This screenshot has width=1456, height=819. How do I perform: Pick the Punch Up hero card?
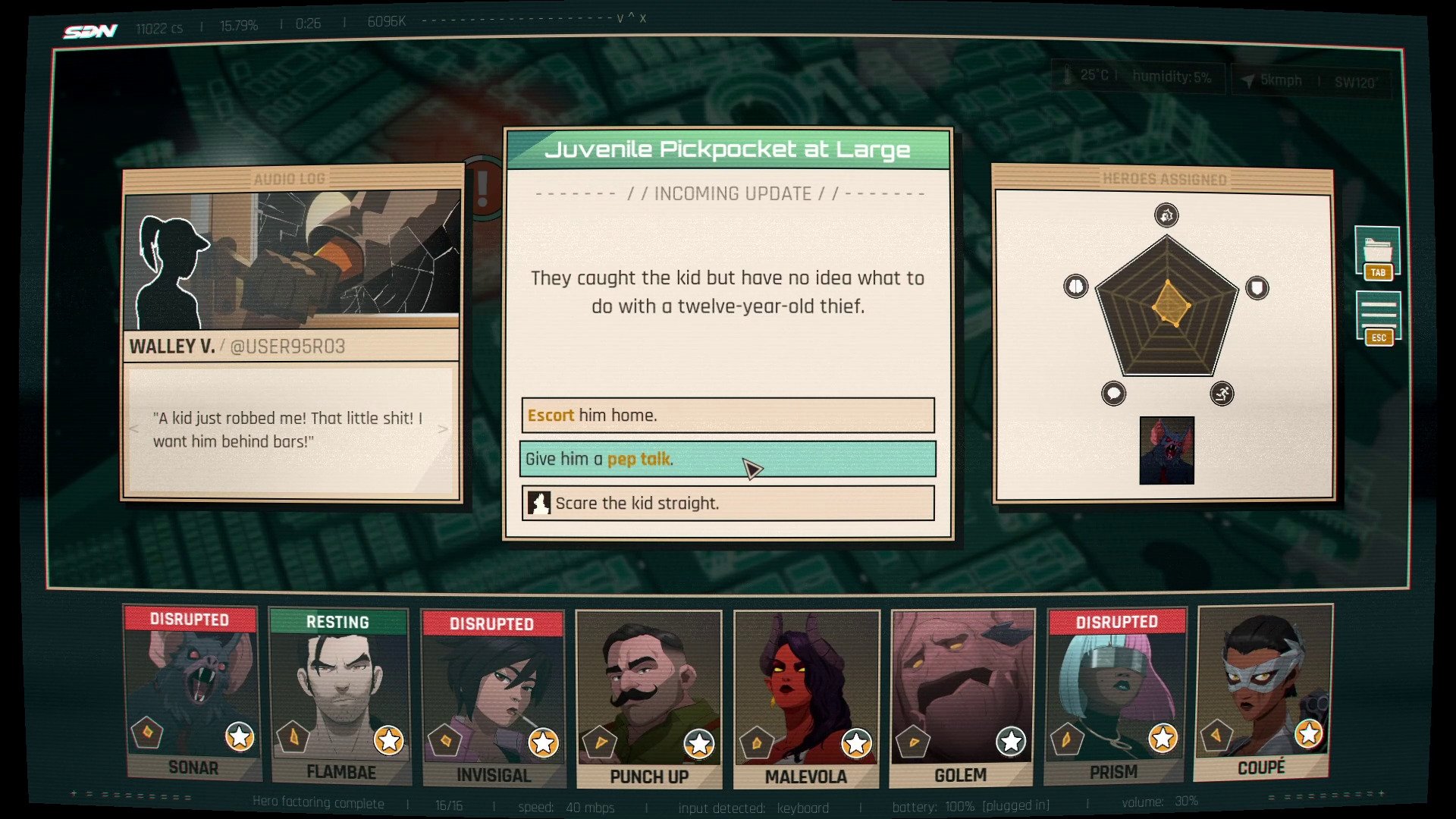tap(648, 699)
